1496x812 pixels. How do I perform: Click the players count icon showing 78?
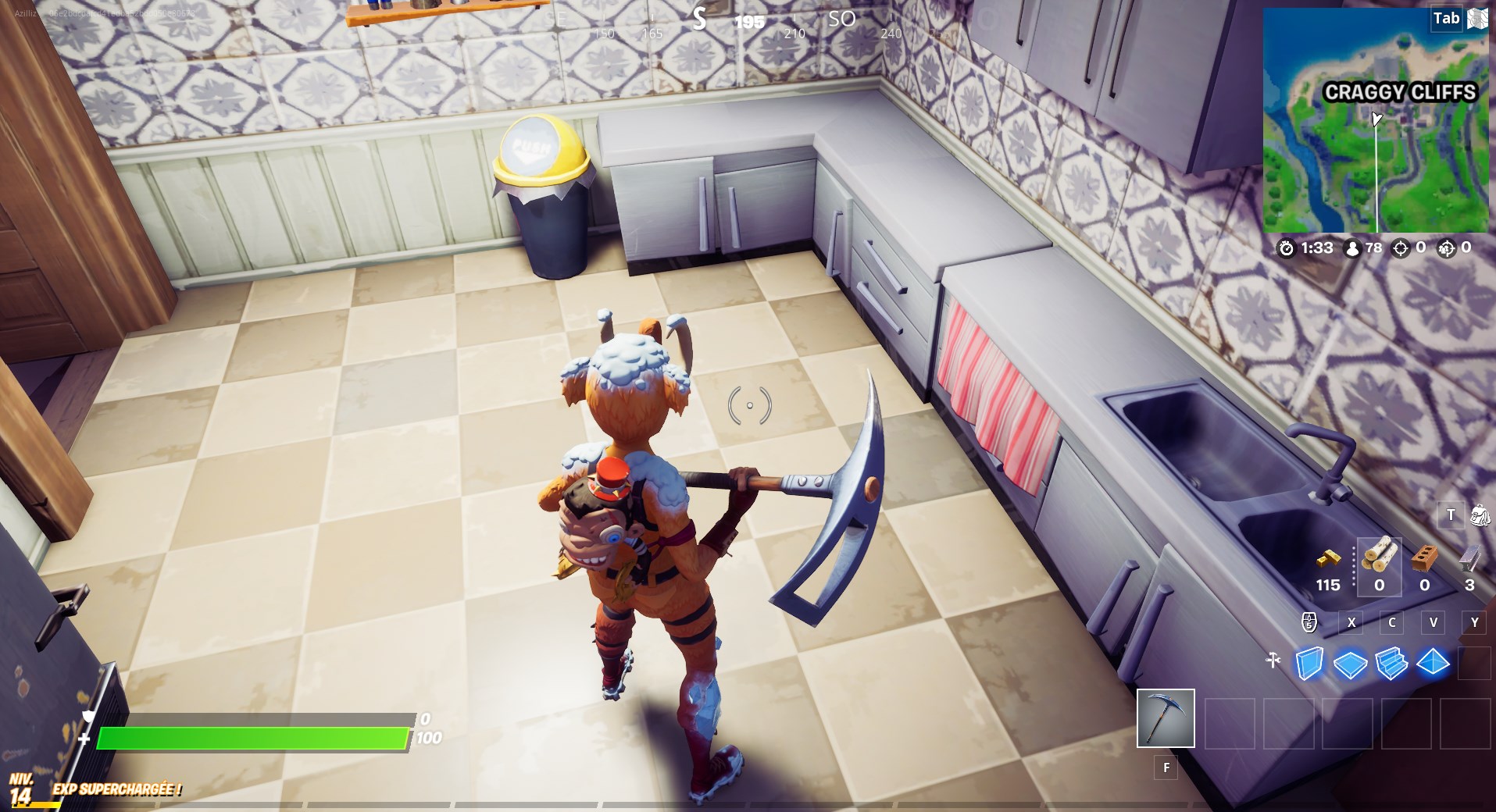pos(1351,250)
